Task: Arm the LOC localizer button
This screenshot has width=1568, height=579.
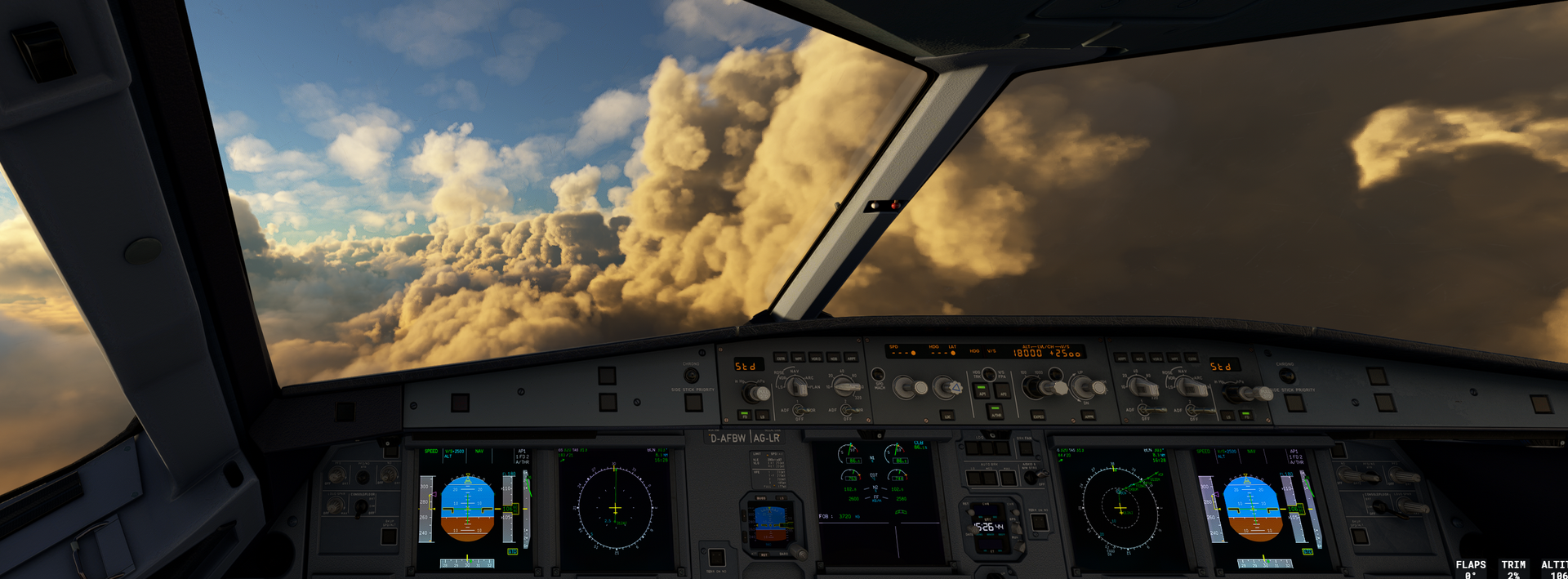Action: (947, 416)
